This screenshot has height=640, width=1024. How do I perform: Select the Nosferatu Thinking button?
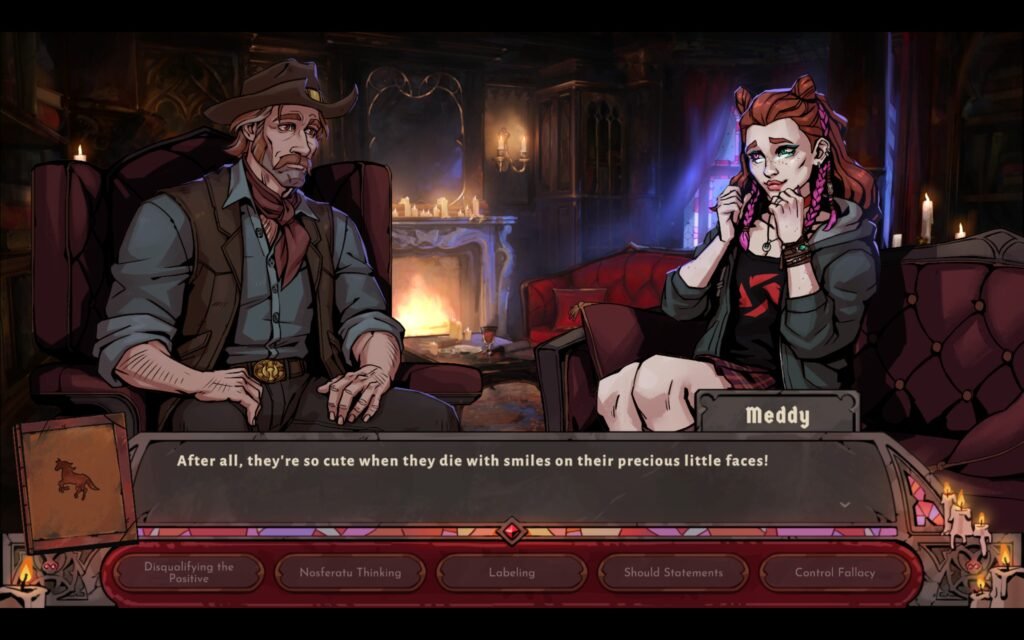[x=350, y=573]
